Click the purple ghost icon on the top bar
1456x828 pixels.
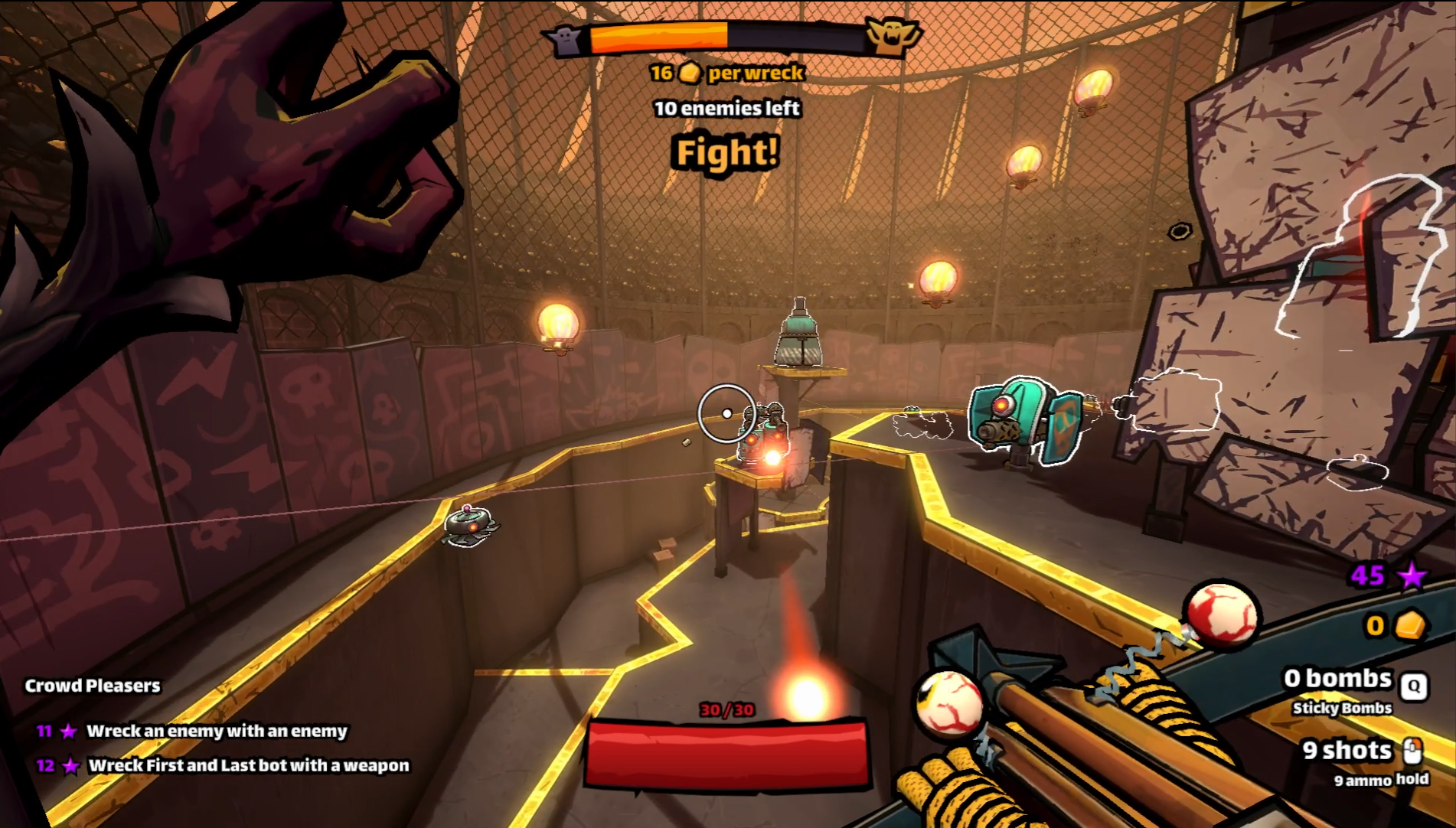[567, 39]
